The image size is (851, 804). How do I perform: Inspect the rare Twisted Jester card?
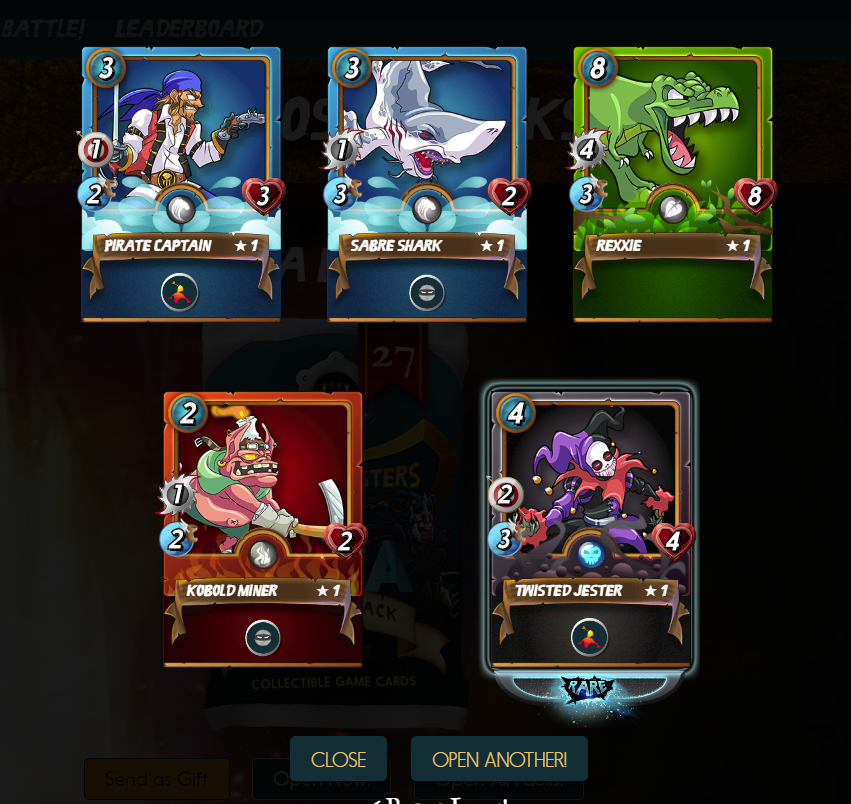tap(590, 529)
